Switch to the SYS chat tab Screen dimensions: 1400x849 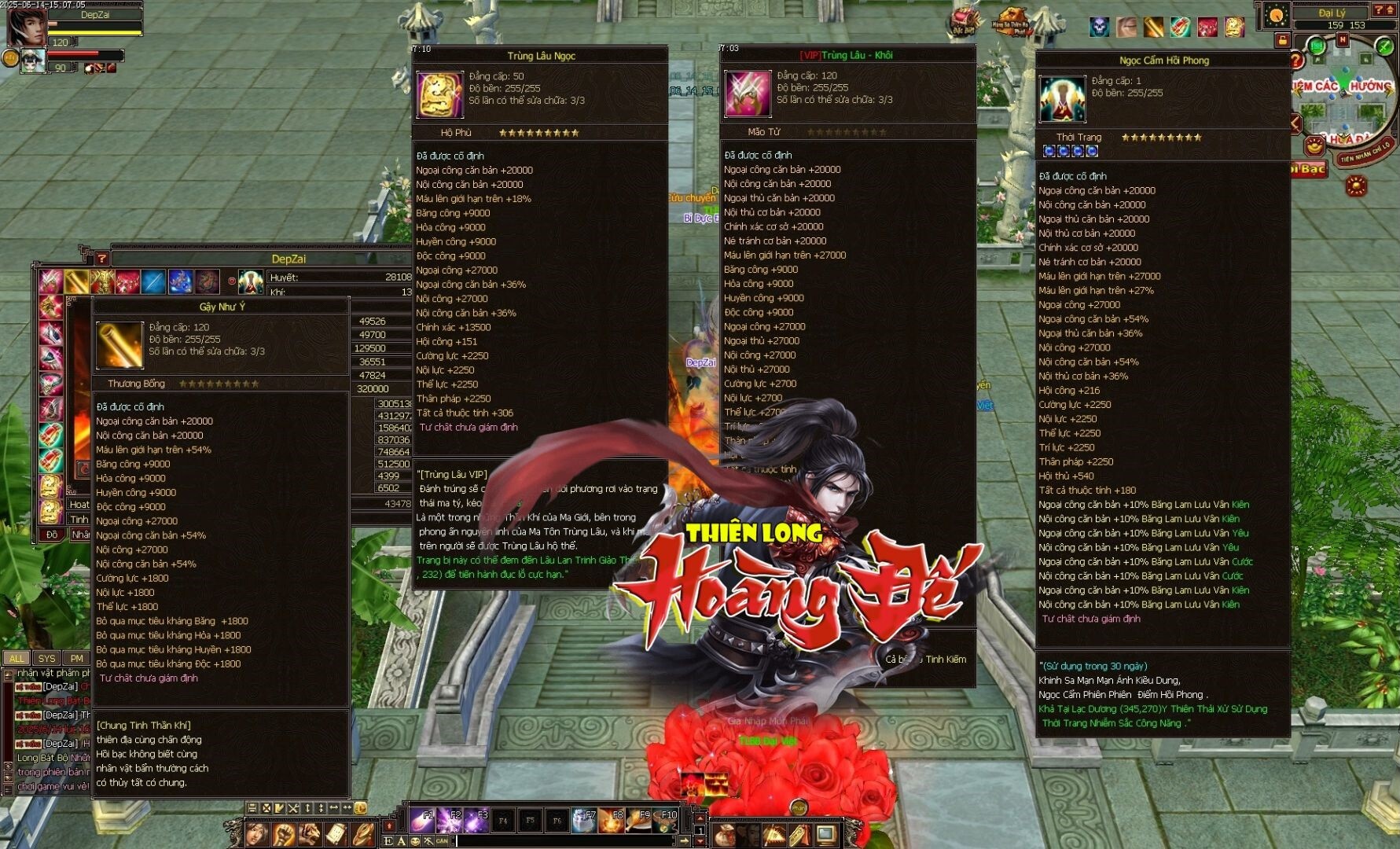click(x=46, y=658)
